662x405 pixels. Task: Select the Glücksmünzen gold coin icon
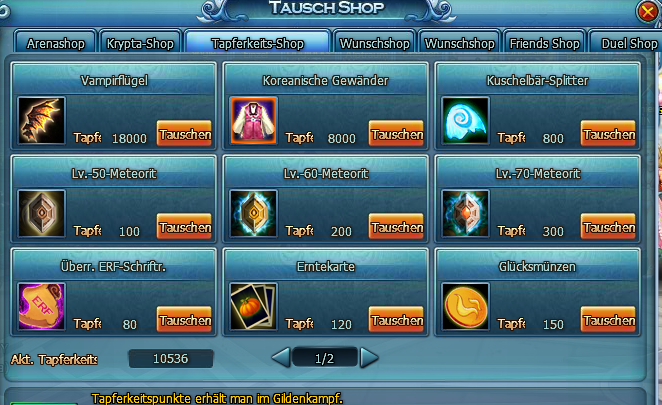(x=466, y=307)
